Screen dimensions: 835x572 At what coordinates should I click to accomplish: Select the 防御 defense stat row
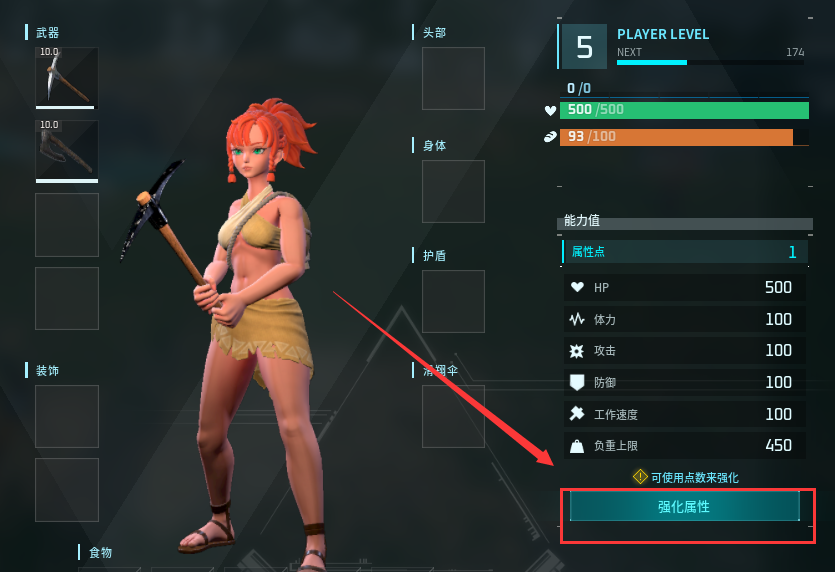(684, 382)
